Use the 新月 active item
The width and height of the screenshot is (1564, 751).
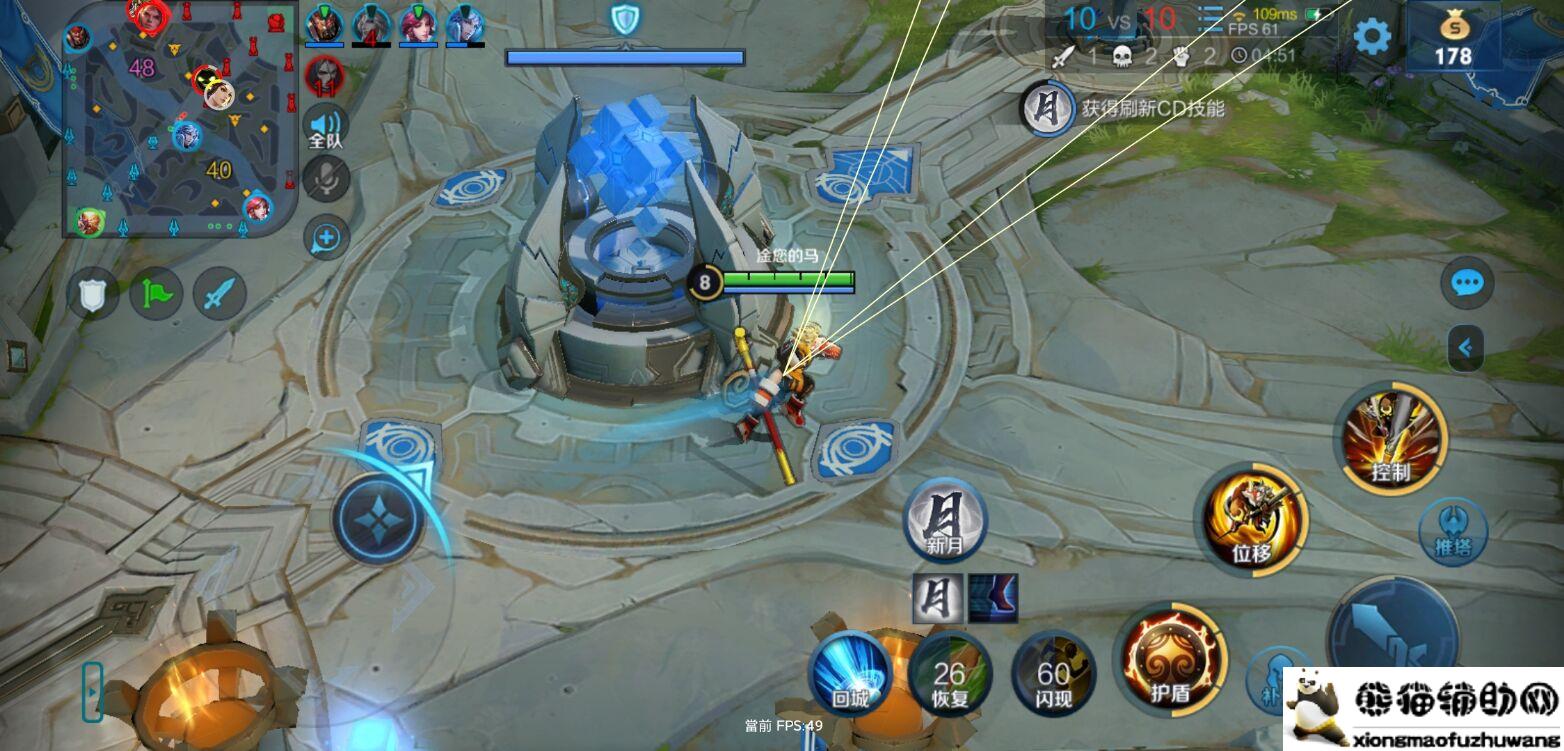click(x=944, y=520)
